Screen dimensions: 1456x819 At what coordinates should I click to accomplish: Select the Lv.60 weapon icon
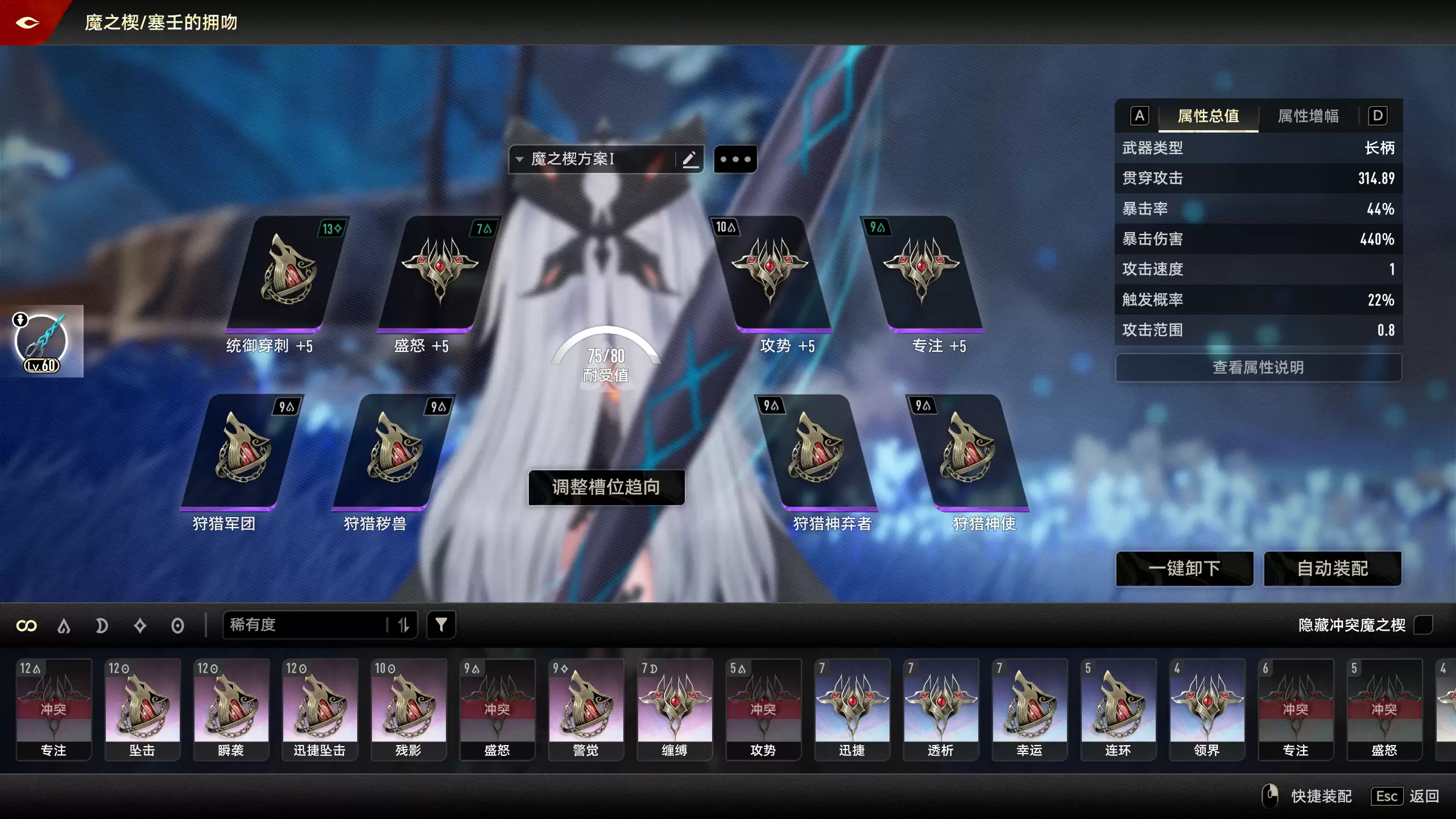point(42,342)
